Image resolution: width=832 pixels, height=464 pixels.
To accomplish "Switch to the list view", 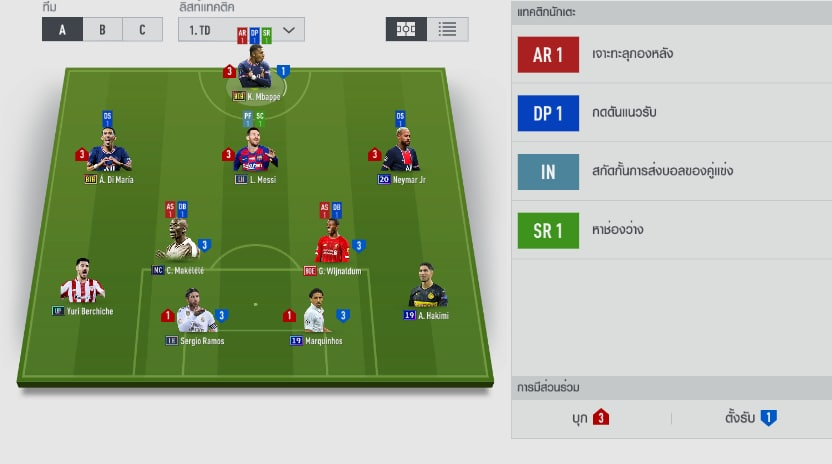I will [x=447, y=29].
